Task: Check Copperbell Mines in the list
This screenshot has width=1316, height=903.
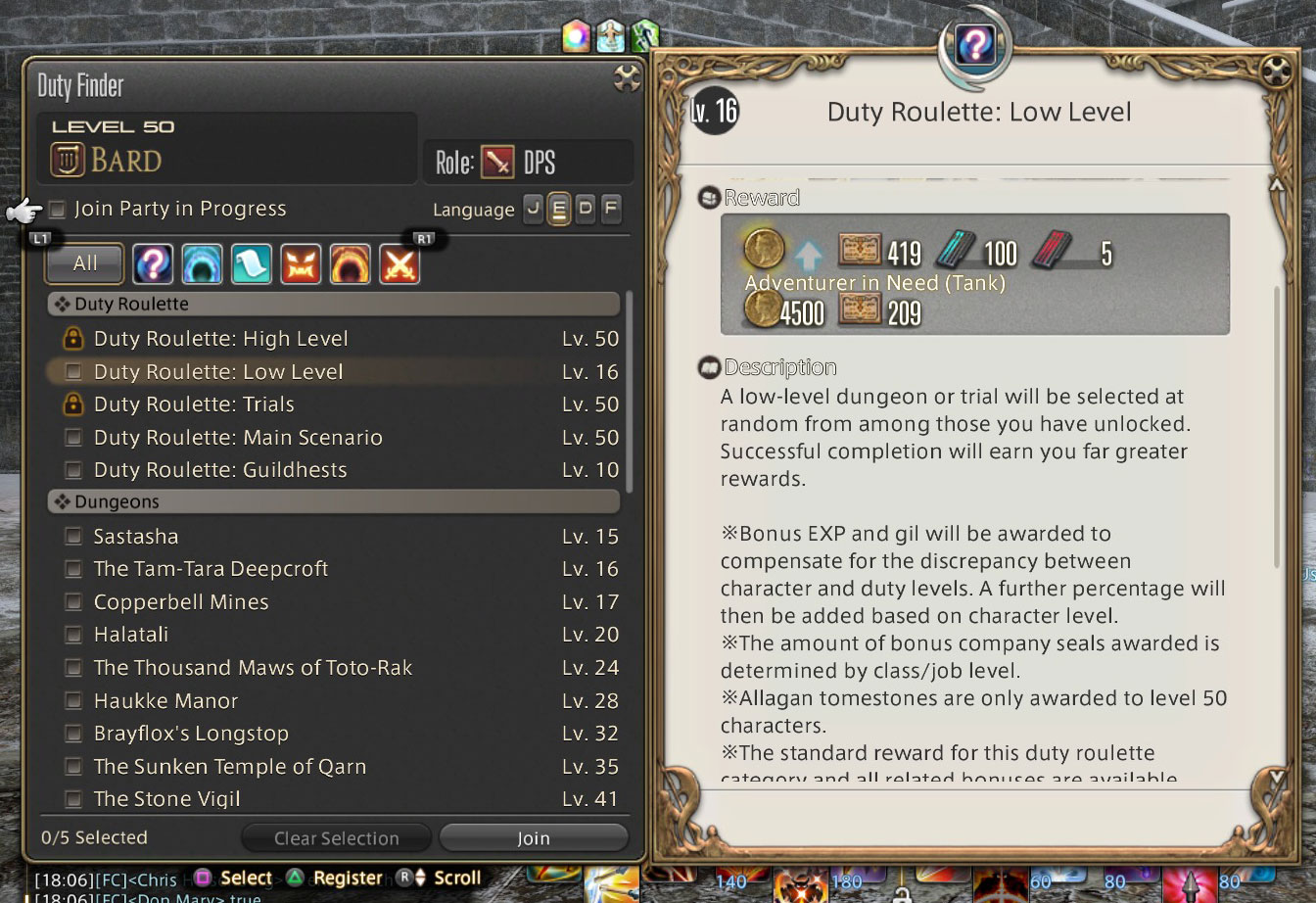Action: coord(73,602)
